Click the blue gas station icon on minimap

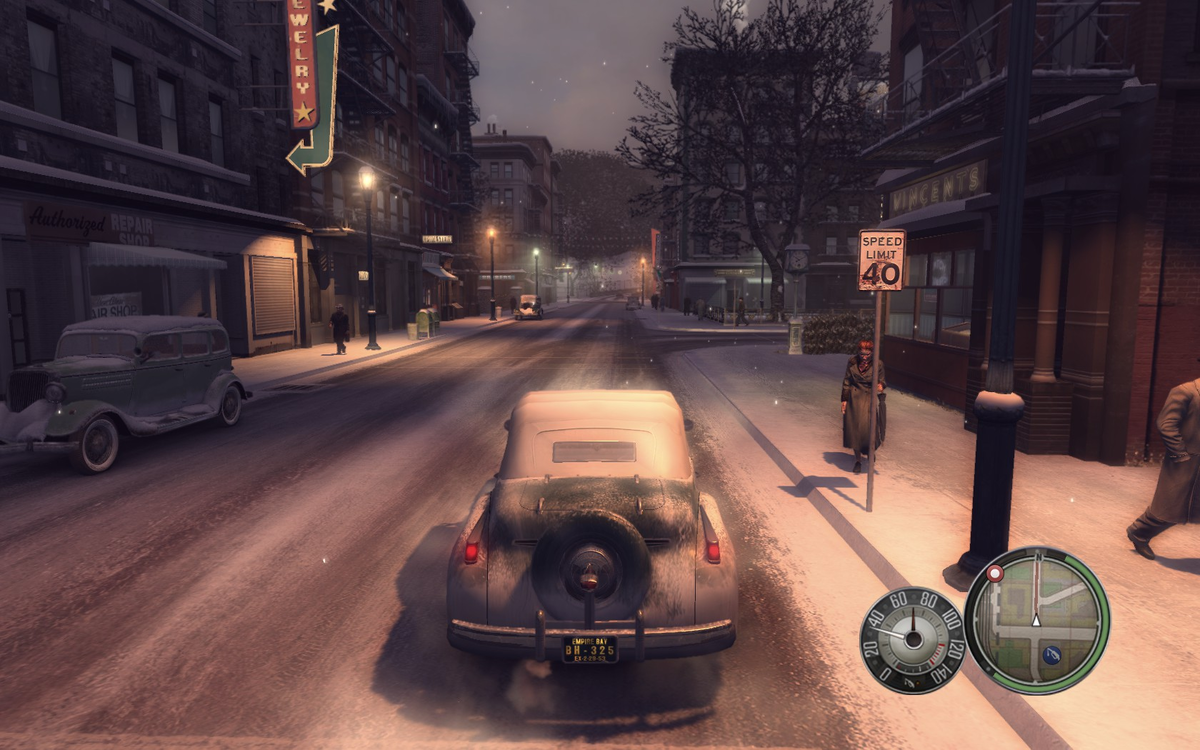pyautogui.click(x=1050, y=656)
